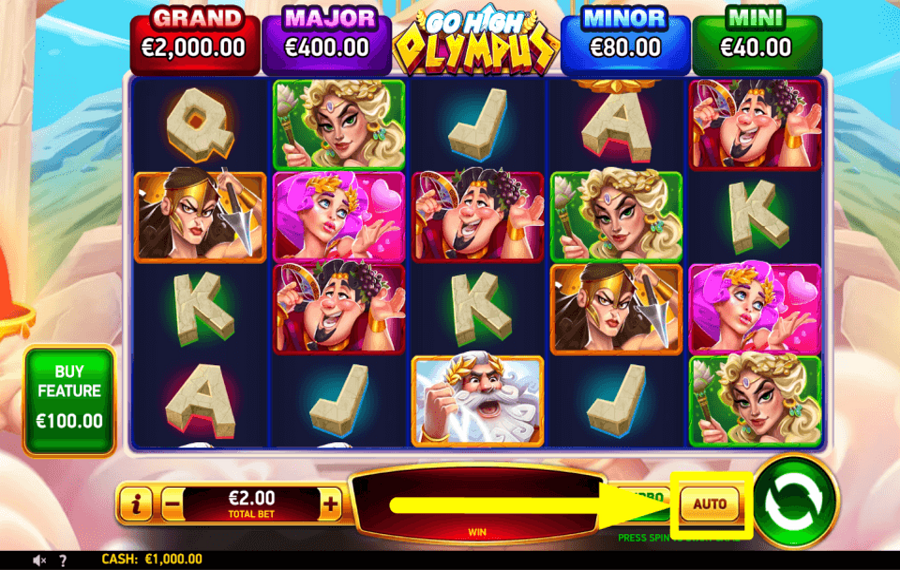Decrease total bet with the minus button
The image size is (900, 570).
171,505
